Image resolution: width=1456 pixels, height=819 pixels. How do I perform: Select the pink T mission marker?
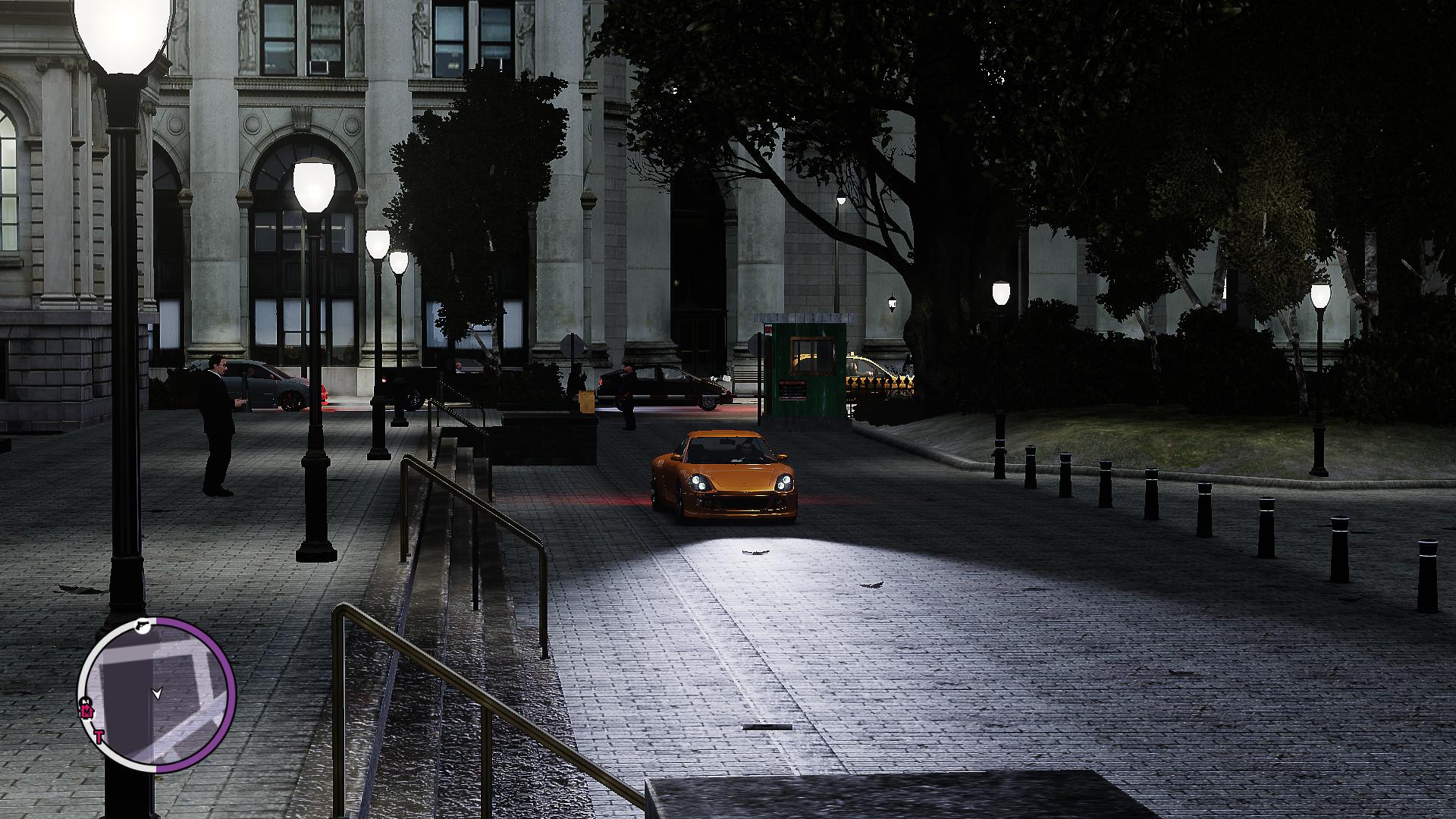pos(99,736)
